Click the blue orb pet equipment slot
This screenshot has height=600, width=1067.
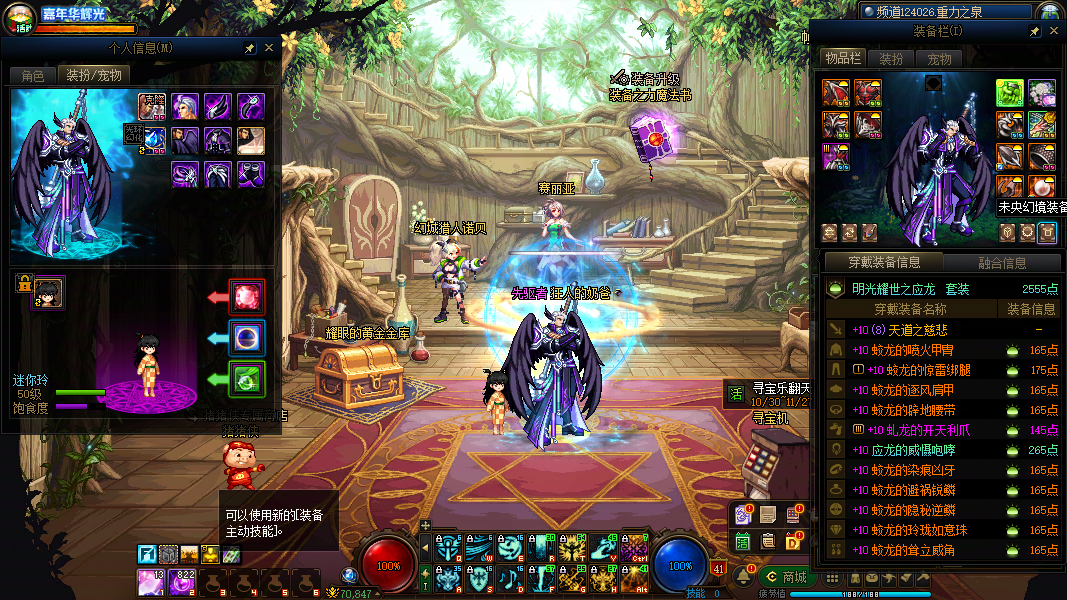tap(247, 338)
